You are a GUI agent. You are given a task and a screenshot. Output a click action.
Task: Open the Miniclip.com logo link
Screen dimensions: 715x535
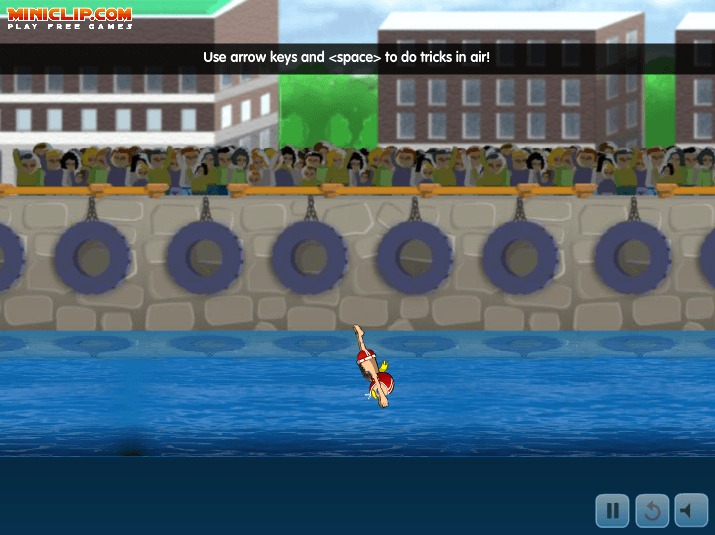coord(70,18)
